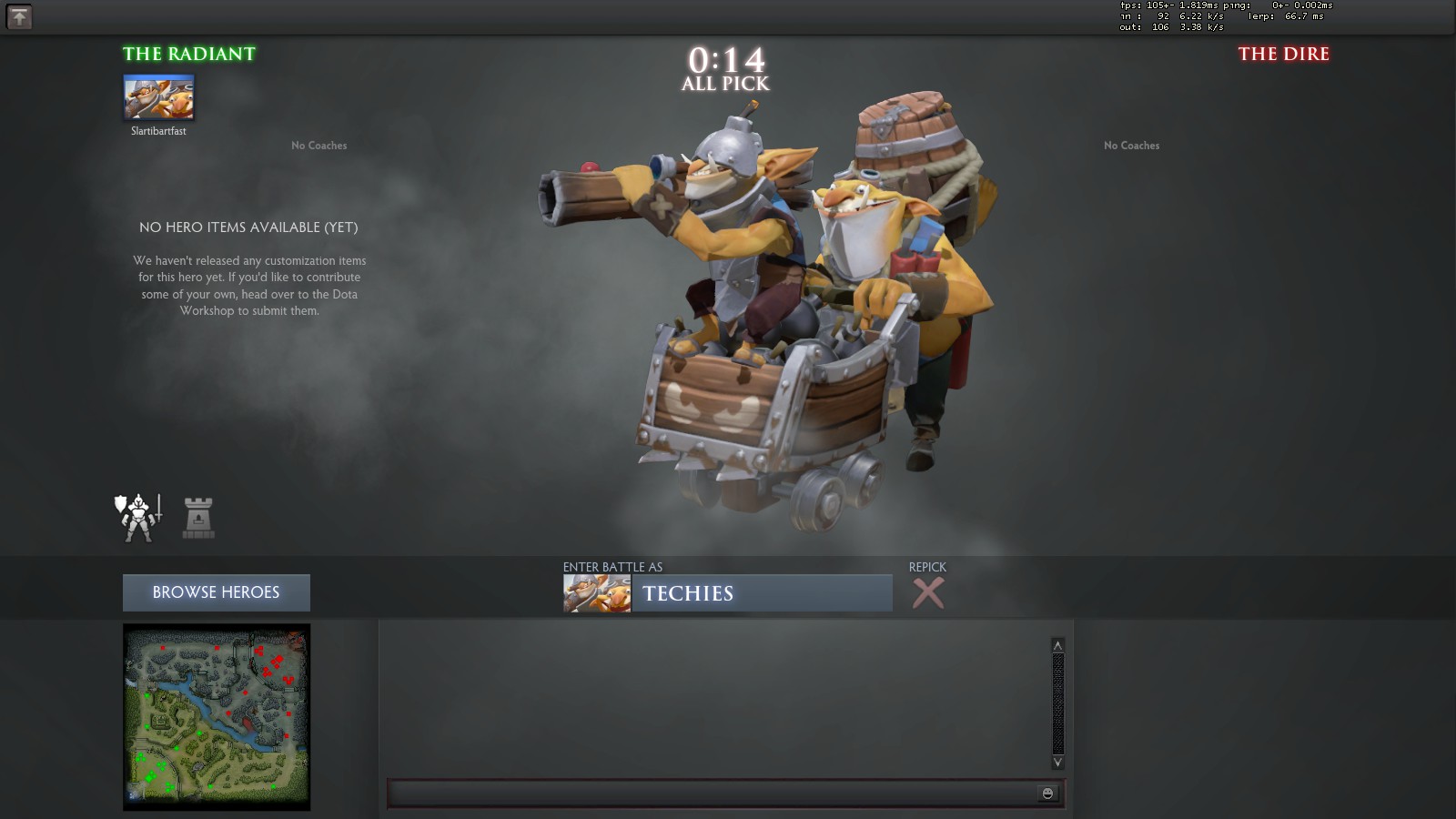Select the tower icon
Image resolution: width=1456 pixels, height=819 pixels.
point(198,518)
